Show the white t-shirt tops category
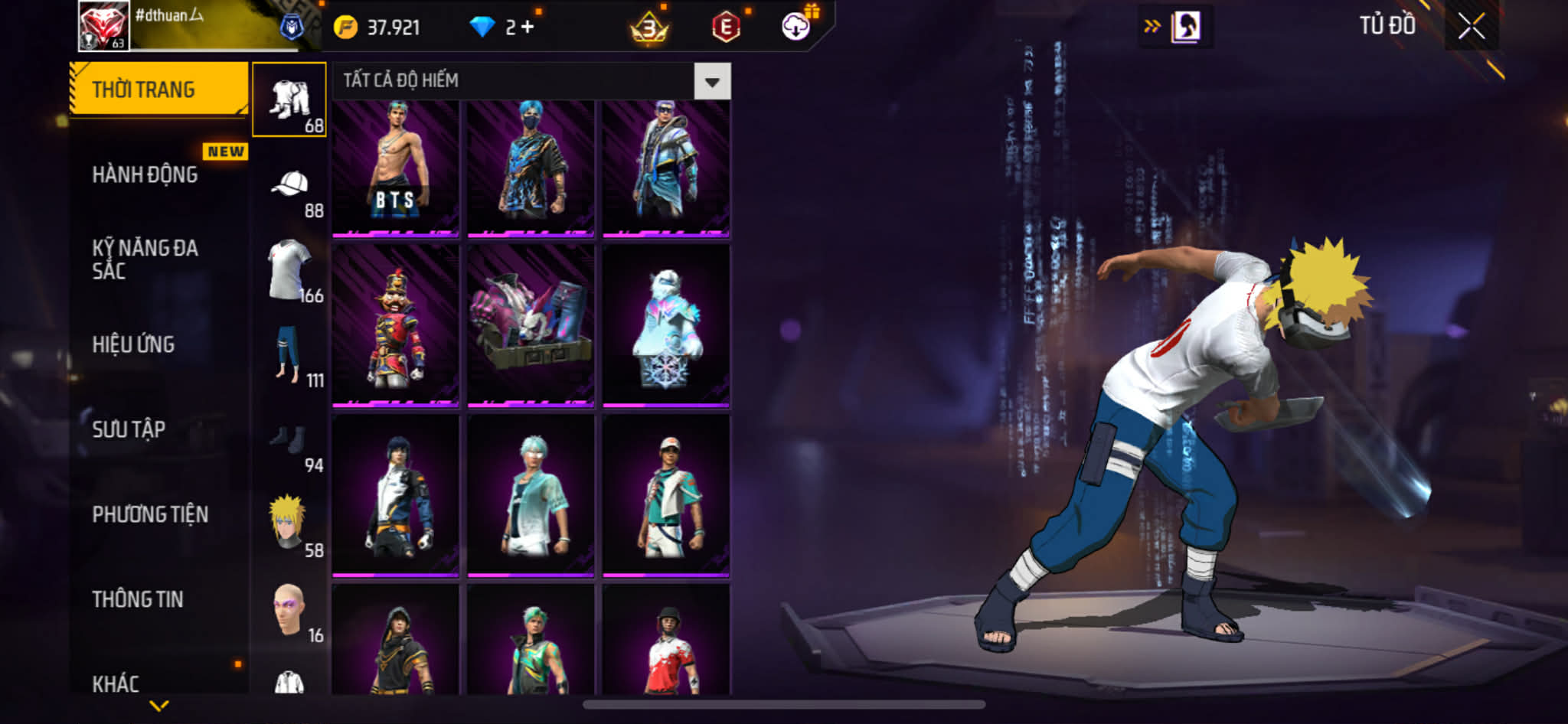The width and height of the screenshot is (1568, 724). coord(289,271)
